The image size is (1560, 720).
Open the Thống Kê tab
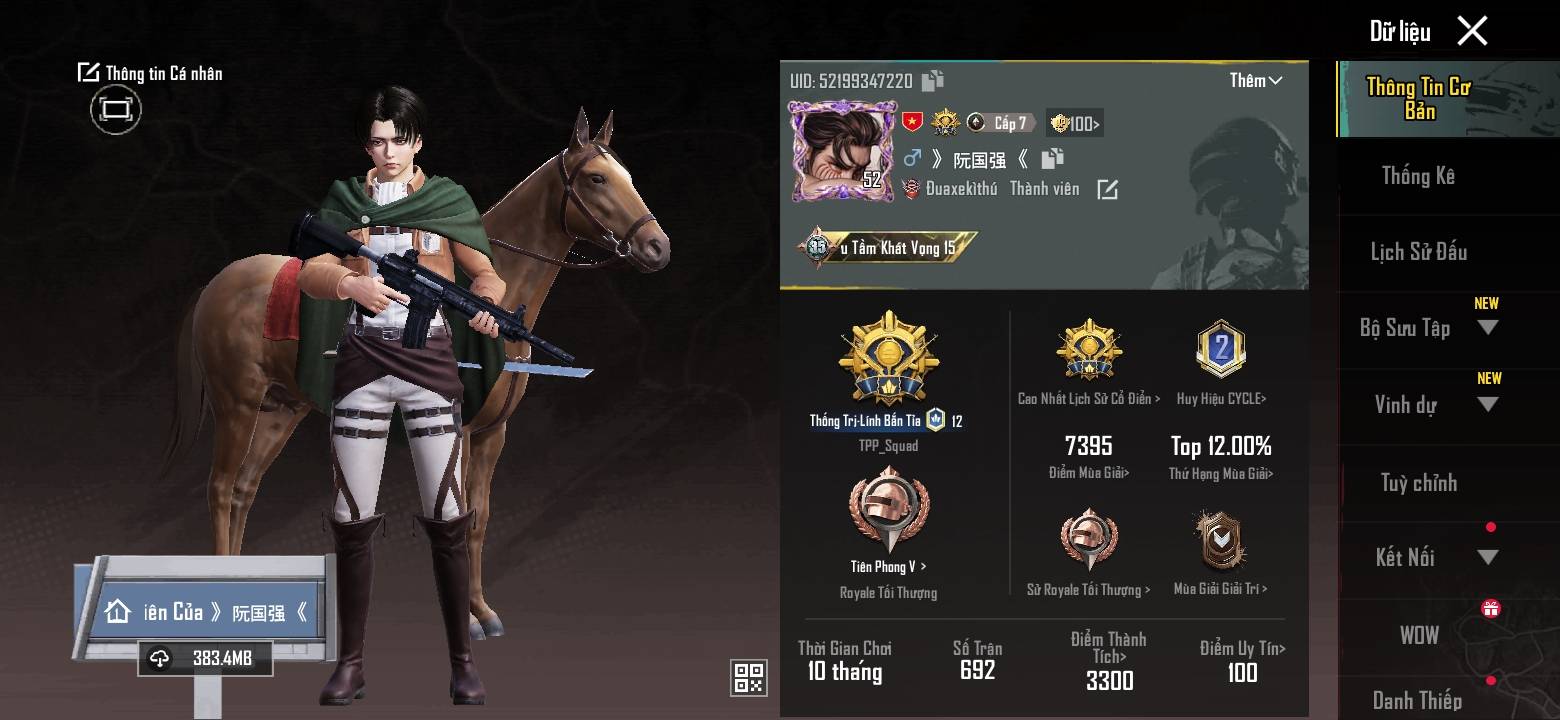point(1418,176)
